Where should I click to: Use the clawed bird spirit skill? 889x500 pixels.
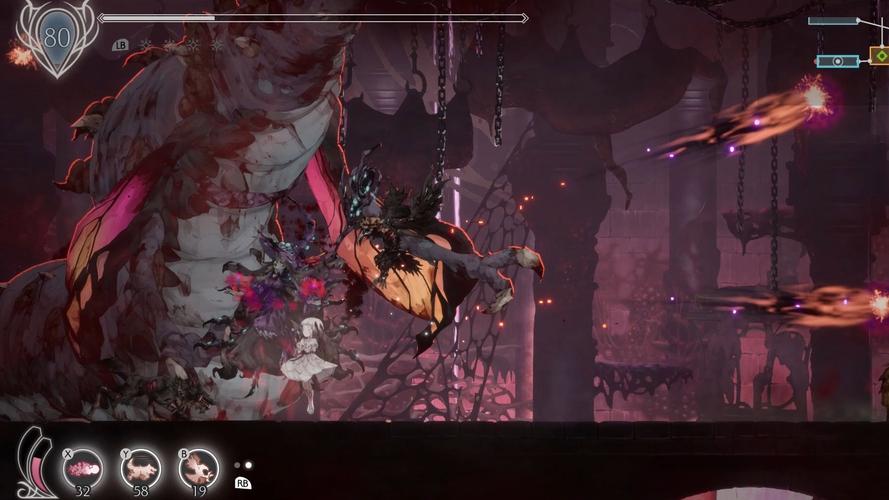click(x=199, y=468)
